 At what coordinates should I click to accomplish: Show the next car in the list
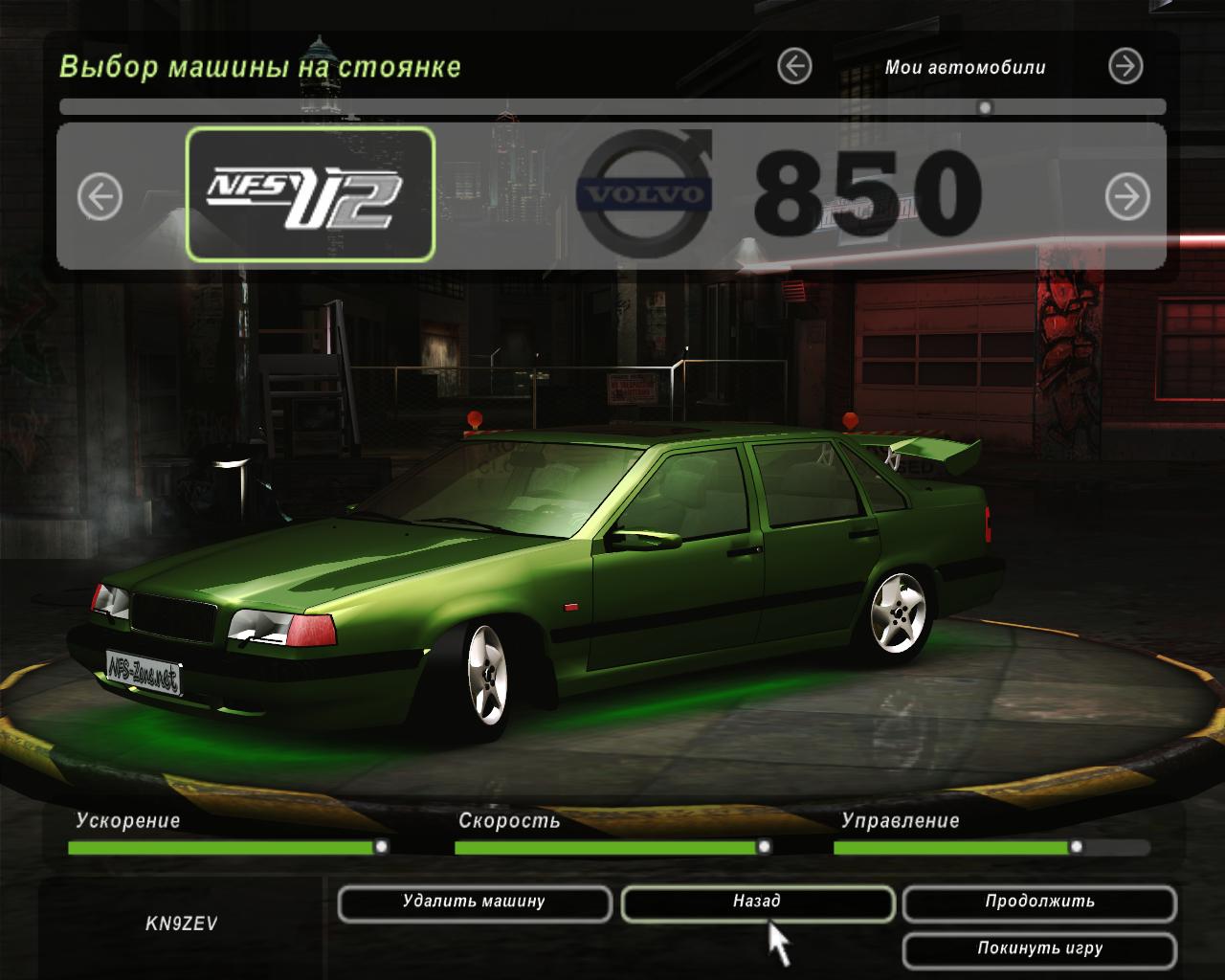pos(1127,197)
